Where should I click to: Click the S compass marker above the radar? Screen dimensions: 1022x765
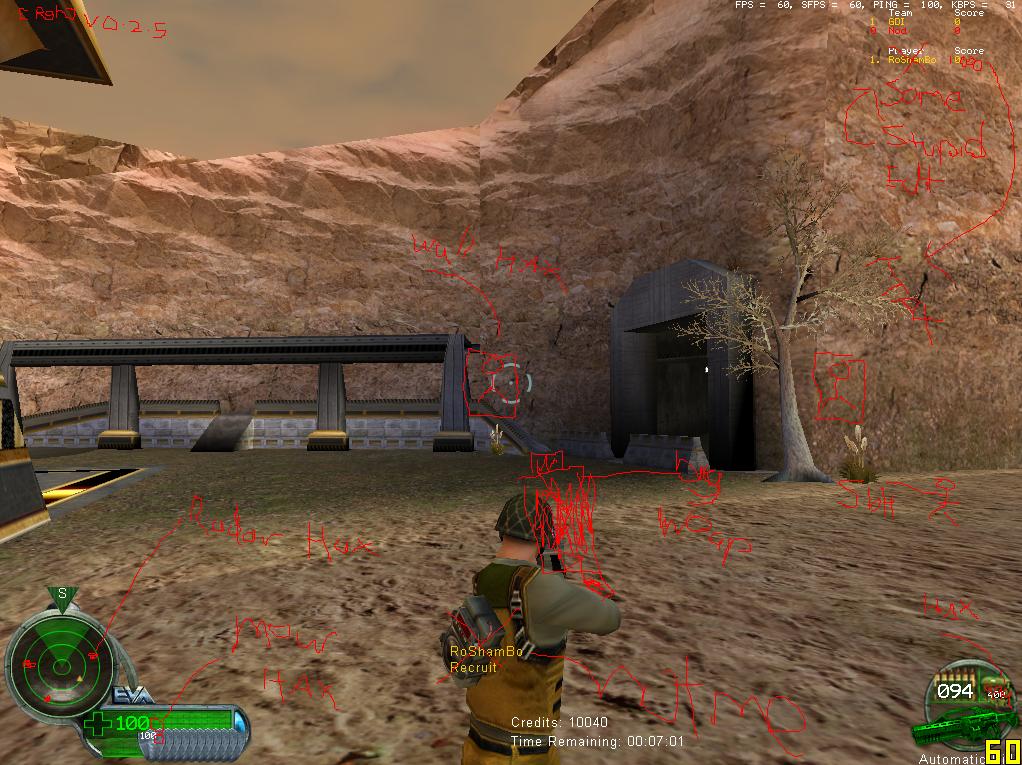[62, 594]
